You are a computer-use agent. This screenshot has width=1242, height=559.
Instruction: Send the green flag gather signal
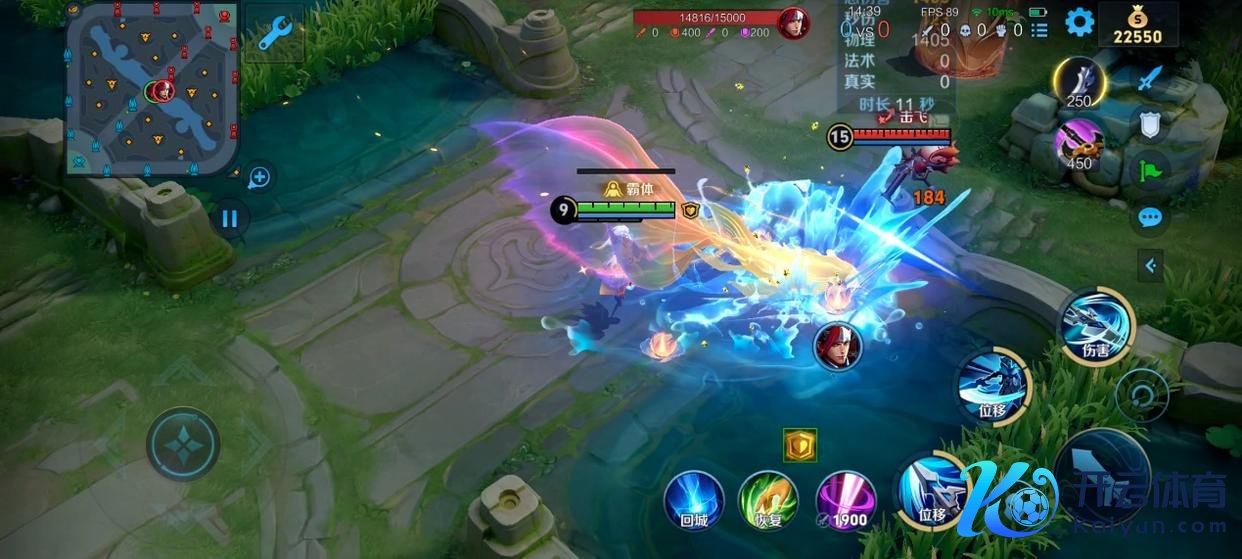click(1150, 170)
